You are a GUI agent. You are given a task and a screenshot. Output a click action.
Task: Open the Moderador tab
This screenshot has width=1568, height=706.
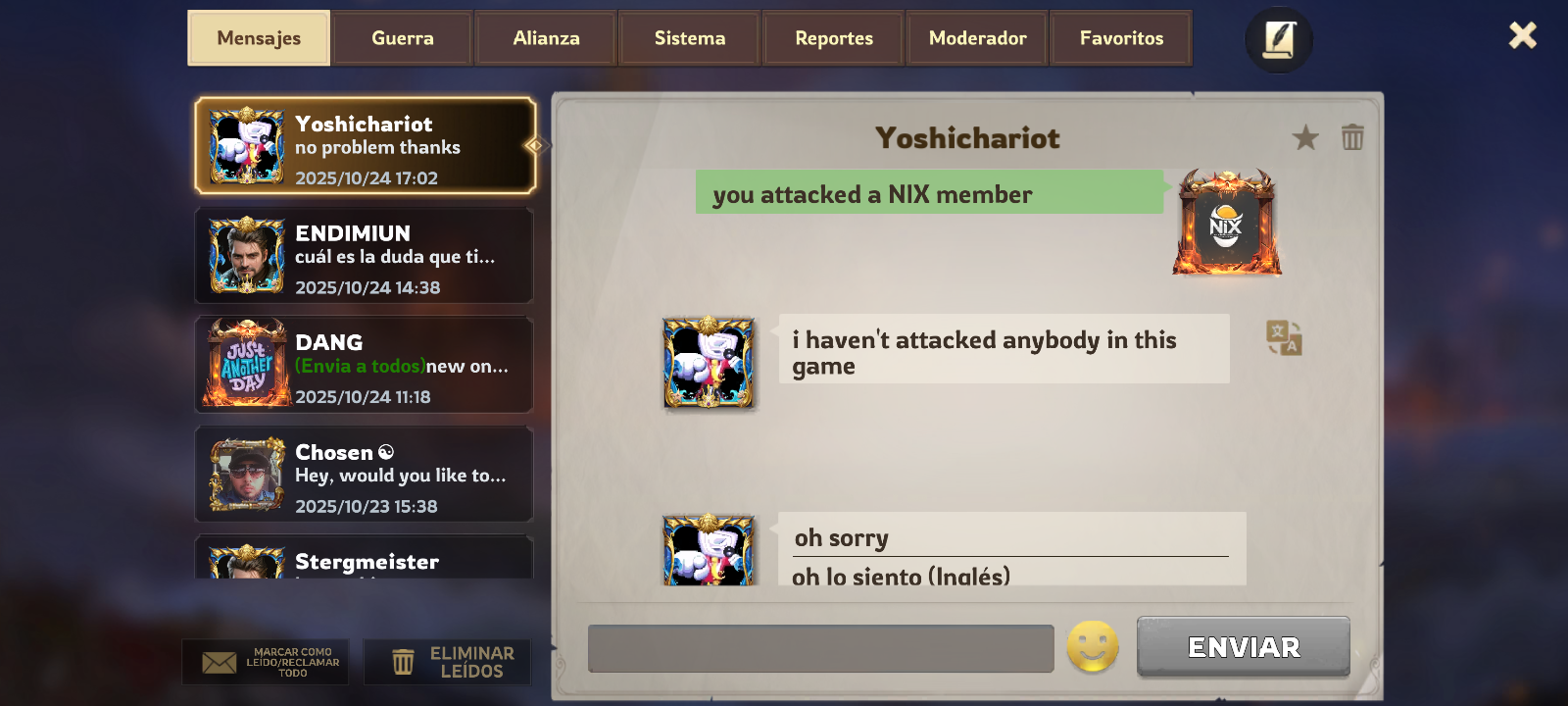pyautogui.click(x=977, y=38)
